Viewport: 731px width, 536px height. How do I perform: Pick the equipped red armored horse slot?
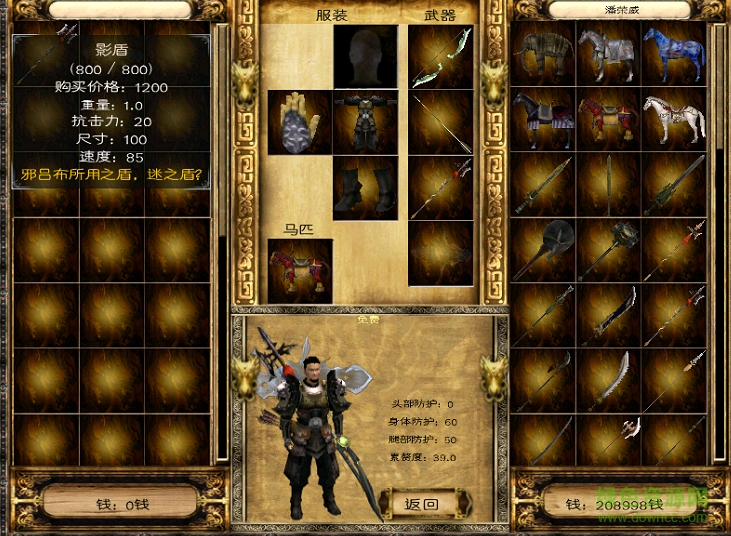(x=300, y=271)
